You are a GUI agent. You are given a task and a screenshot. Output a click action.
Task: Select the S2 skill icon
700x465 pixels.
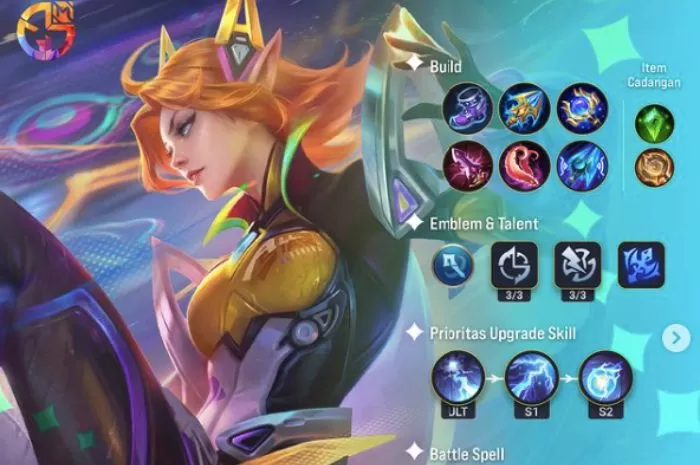coord(604,378)
